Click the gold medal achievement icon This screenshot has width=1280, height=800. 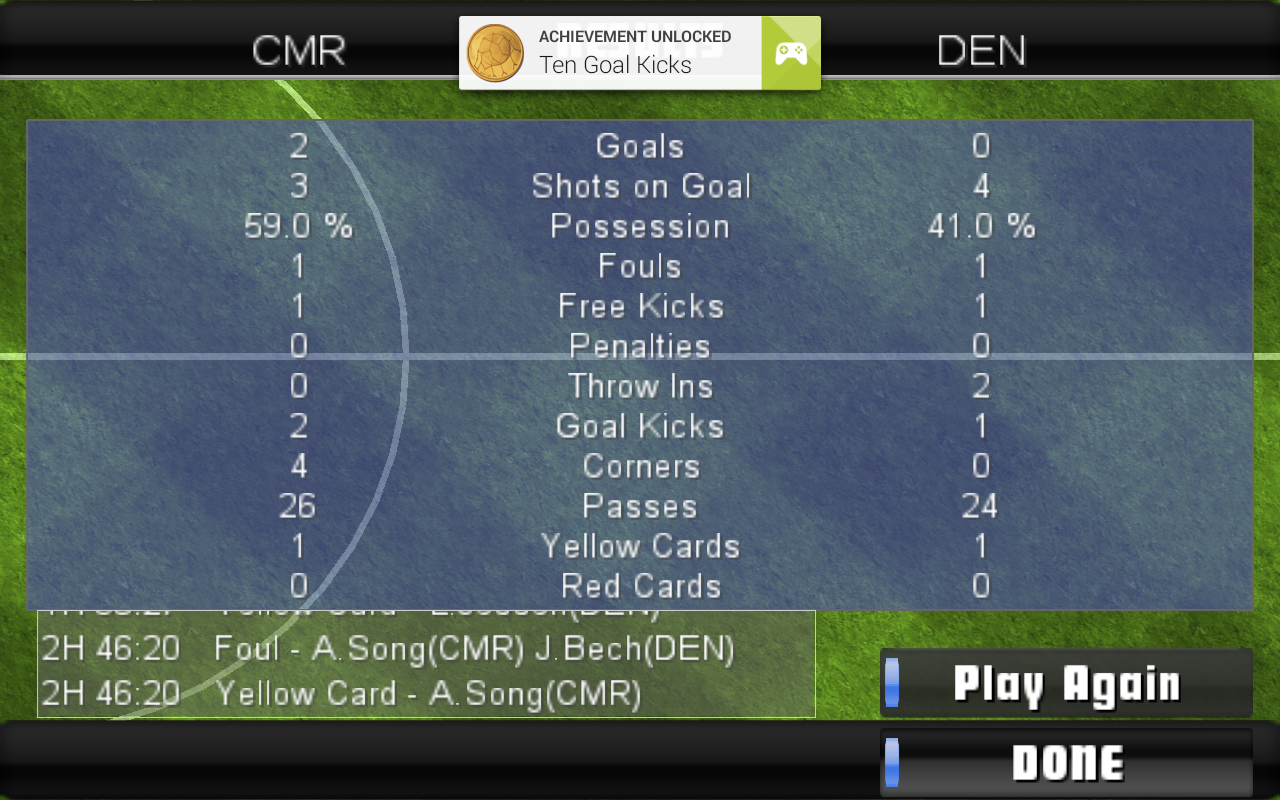pyautogui.click(x=494, y=51)
